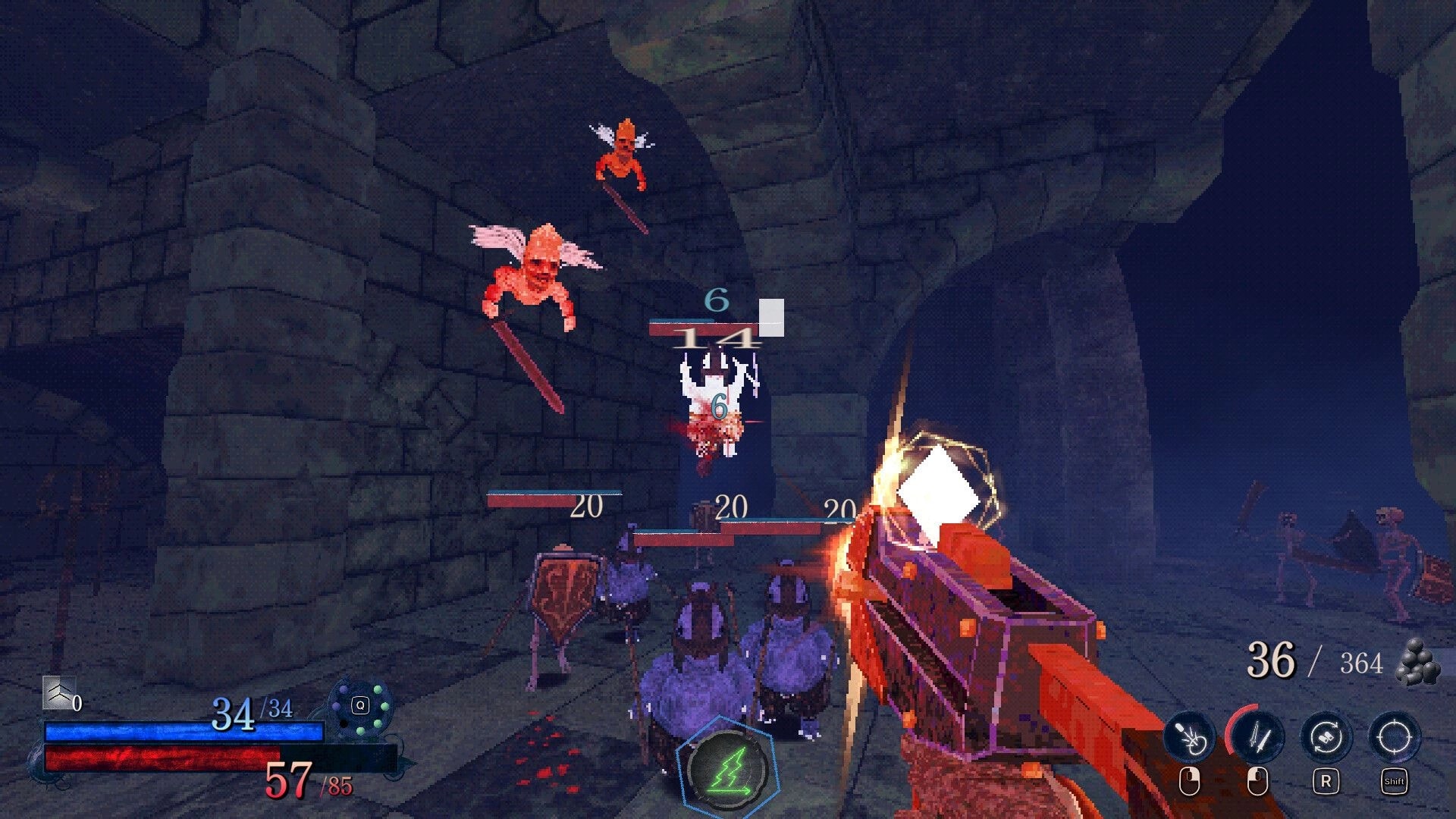Click the shield value 34/34

pos(250,711)
